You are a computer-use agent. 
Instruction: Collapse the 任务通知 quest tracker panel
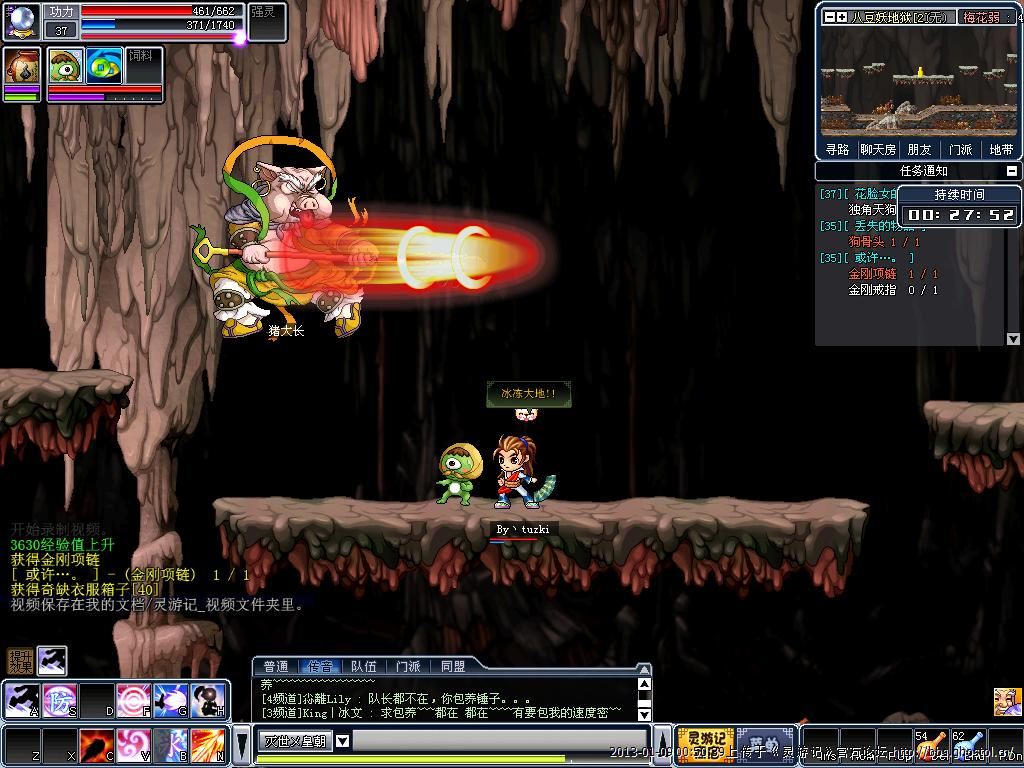point(1013,171)
